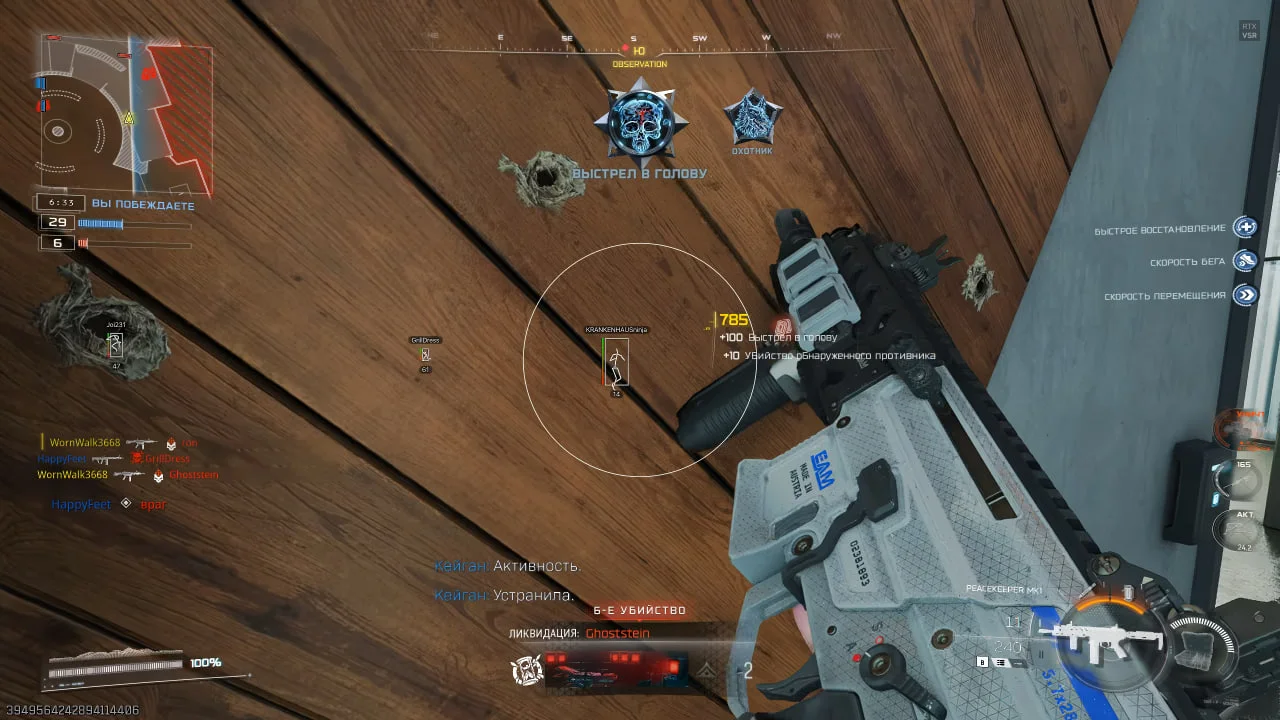Select the Joi231 player marker

116,345
